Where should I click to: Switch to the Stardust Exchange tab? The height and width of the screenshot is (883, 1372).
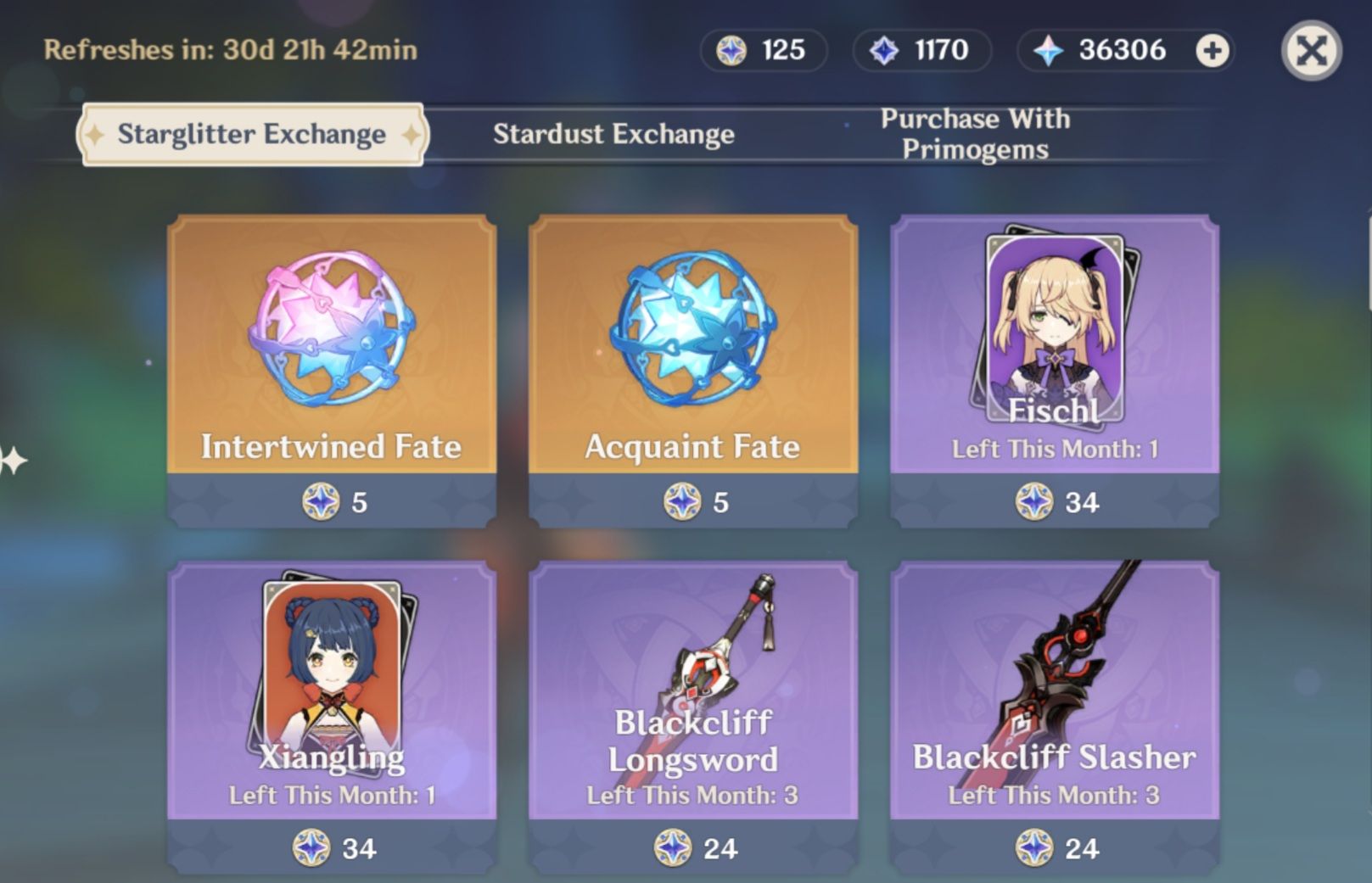tap(613, 133)
